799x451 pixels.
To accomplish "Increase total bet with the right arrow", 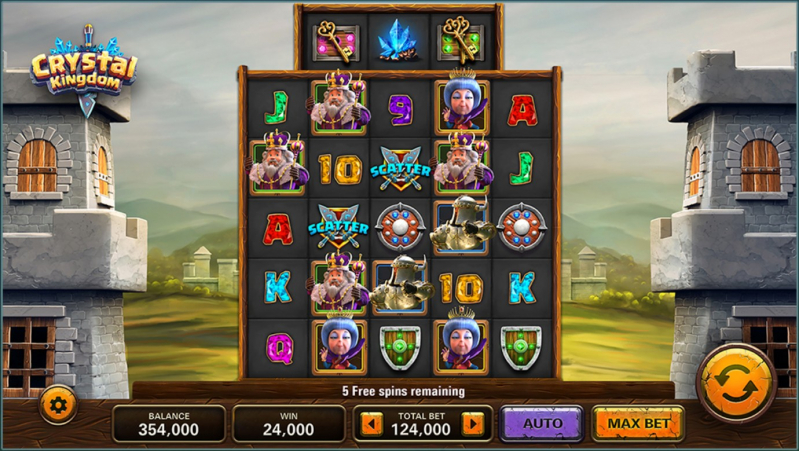I will tap(472, 425).
